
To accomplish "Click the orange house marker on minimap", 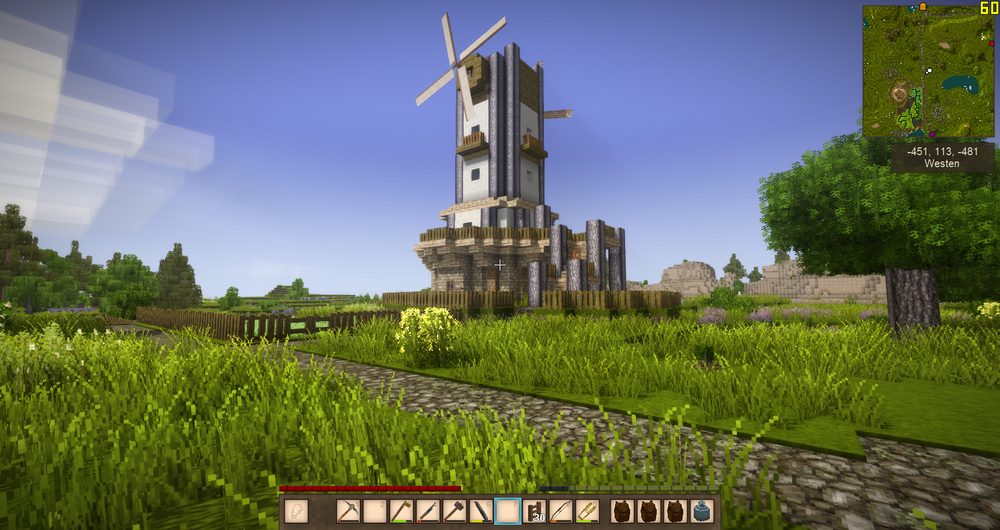I will (x=922, y=6).
